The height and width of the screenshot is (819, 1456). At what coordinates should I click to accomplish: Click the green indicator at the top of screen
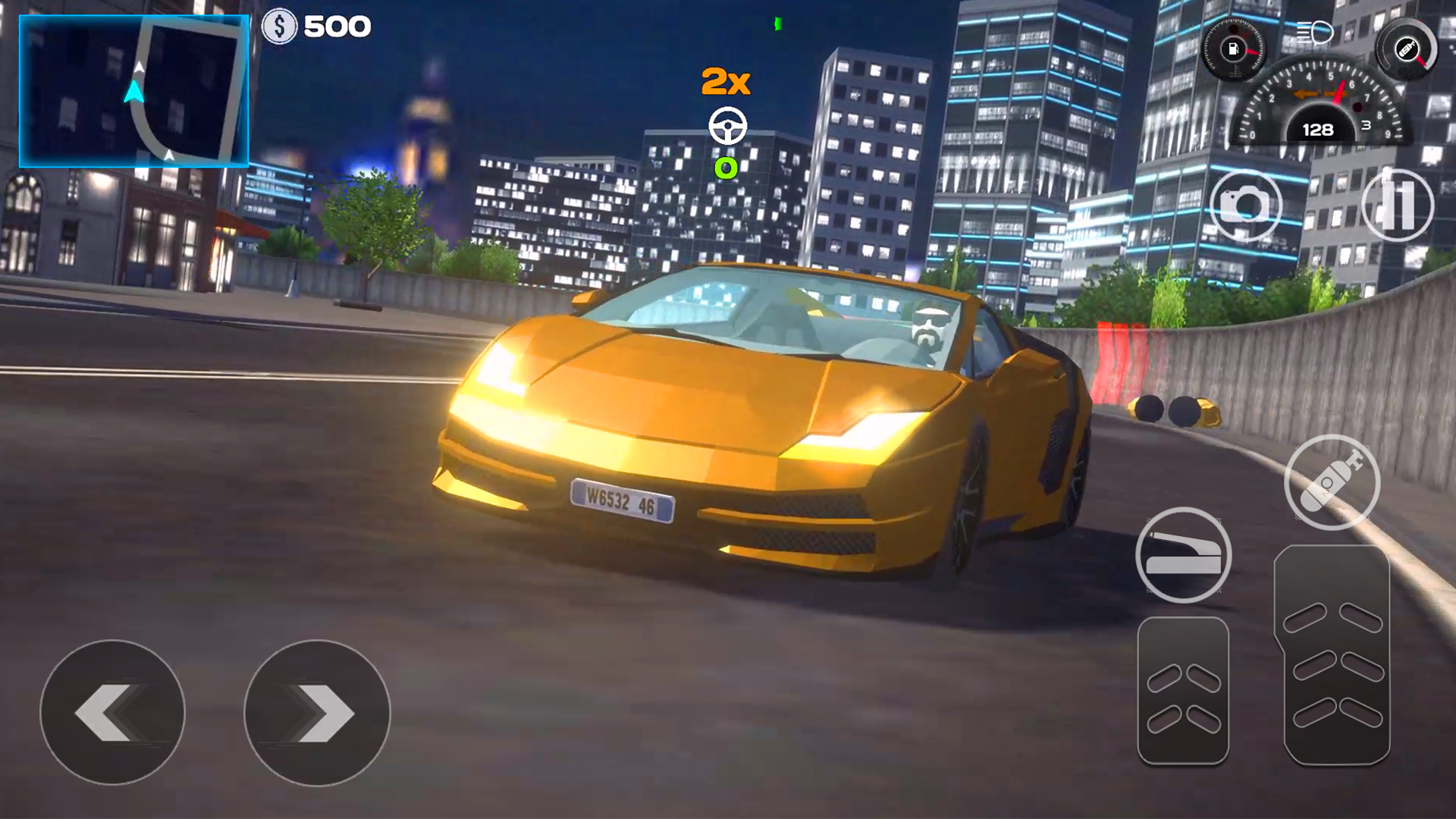(x=777, y=23)
